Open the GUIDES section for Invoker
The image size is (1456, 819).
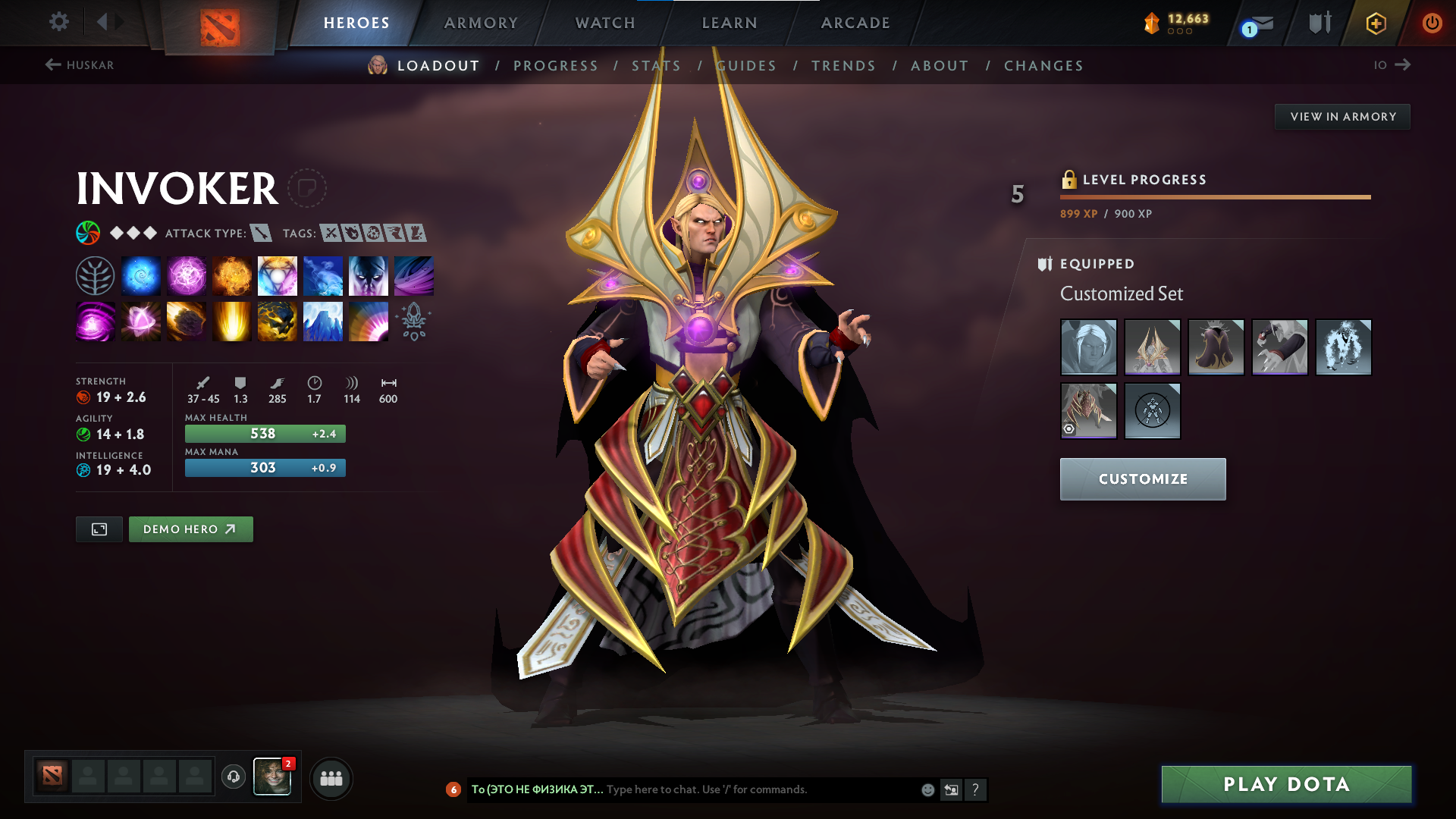pyautogui.click(x=746, y=66)
